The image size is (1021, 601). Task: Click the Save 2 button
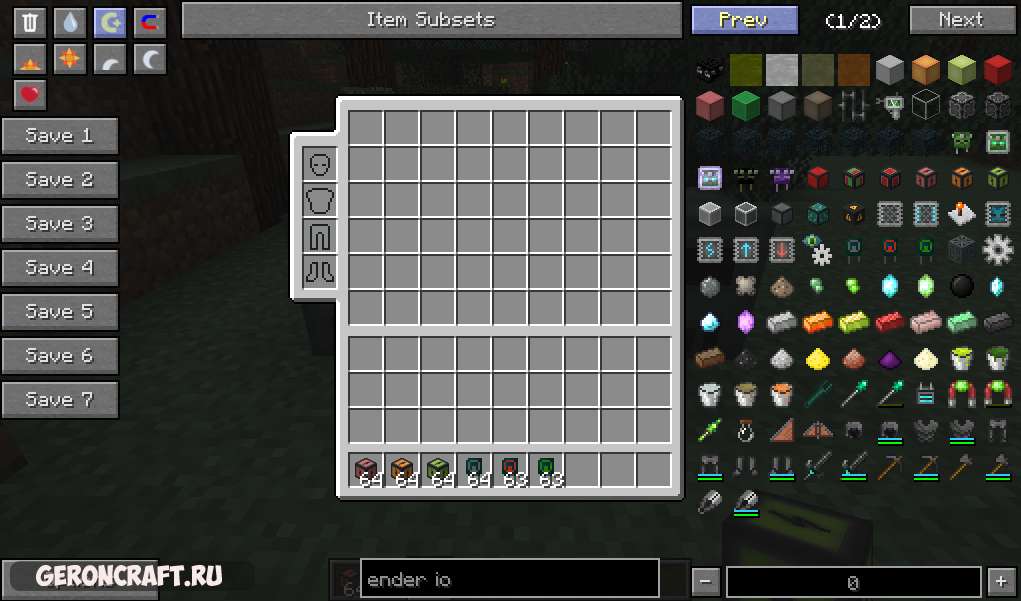(x=60, y=180)
